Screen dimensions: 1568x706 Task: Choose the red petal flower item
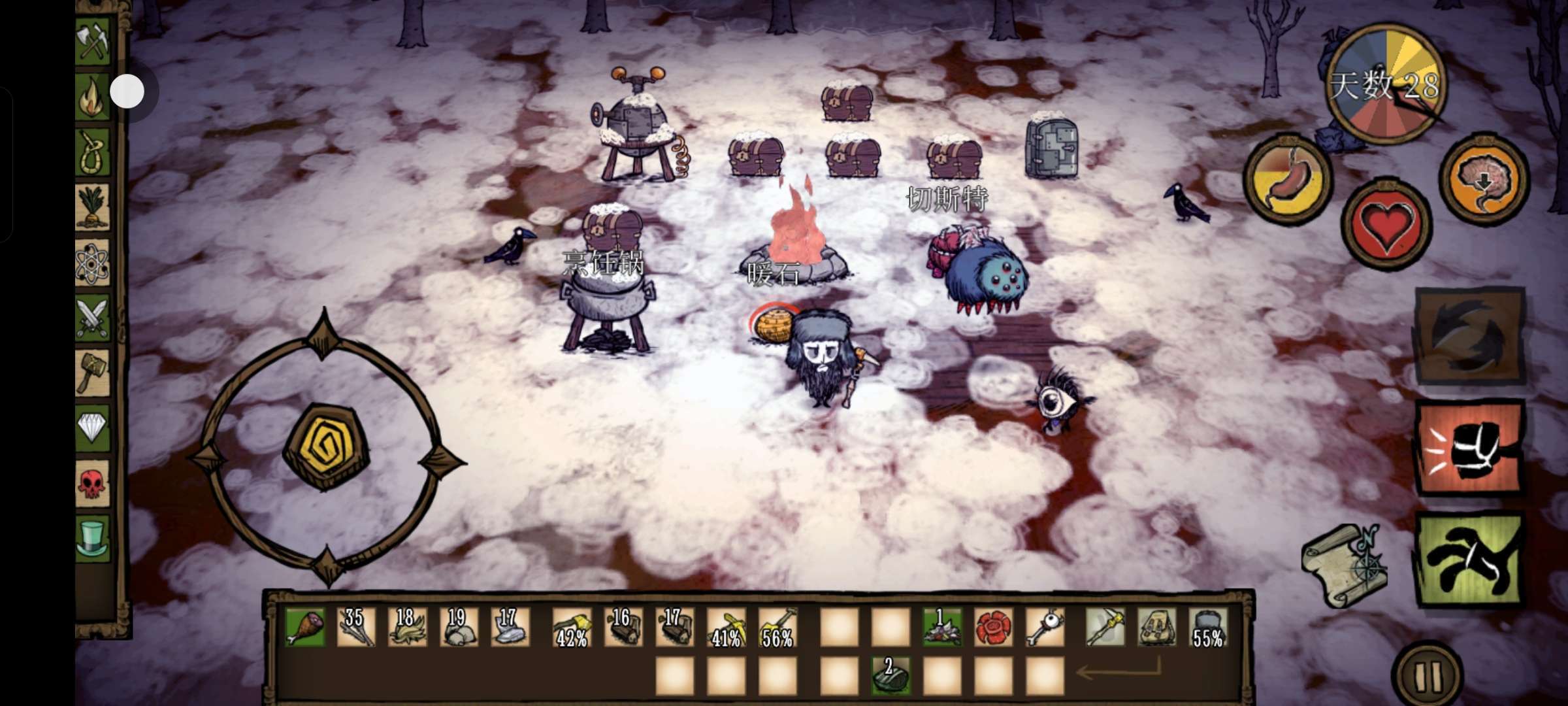[x=993, y=628]
